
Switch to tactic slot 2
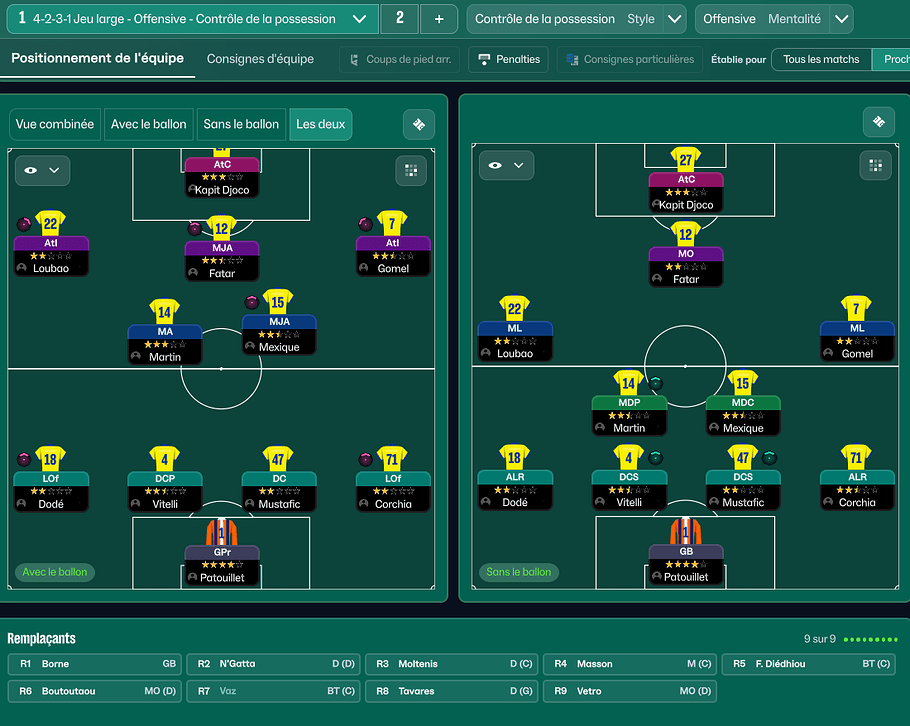tap(400, 19)
